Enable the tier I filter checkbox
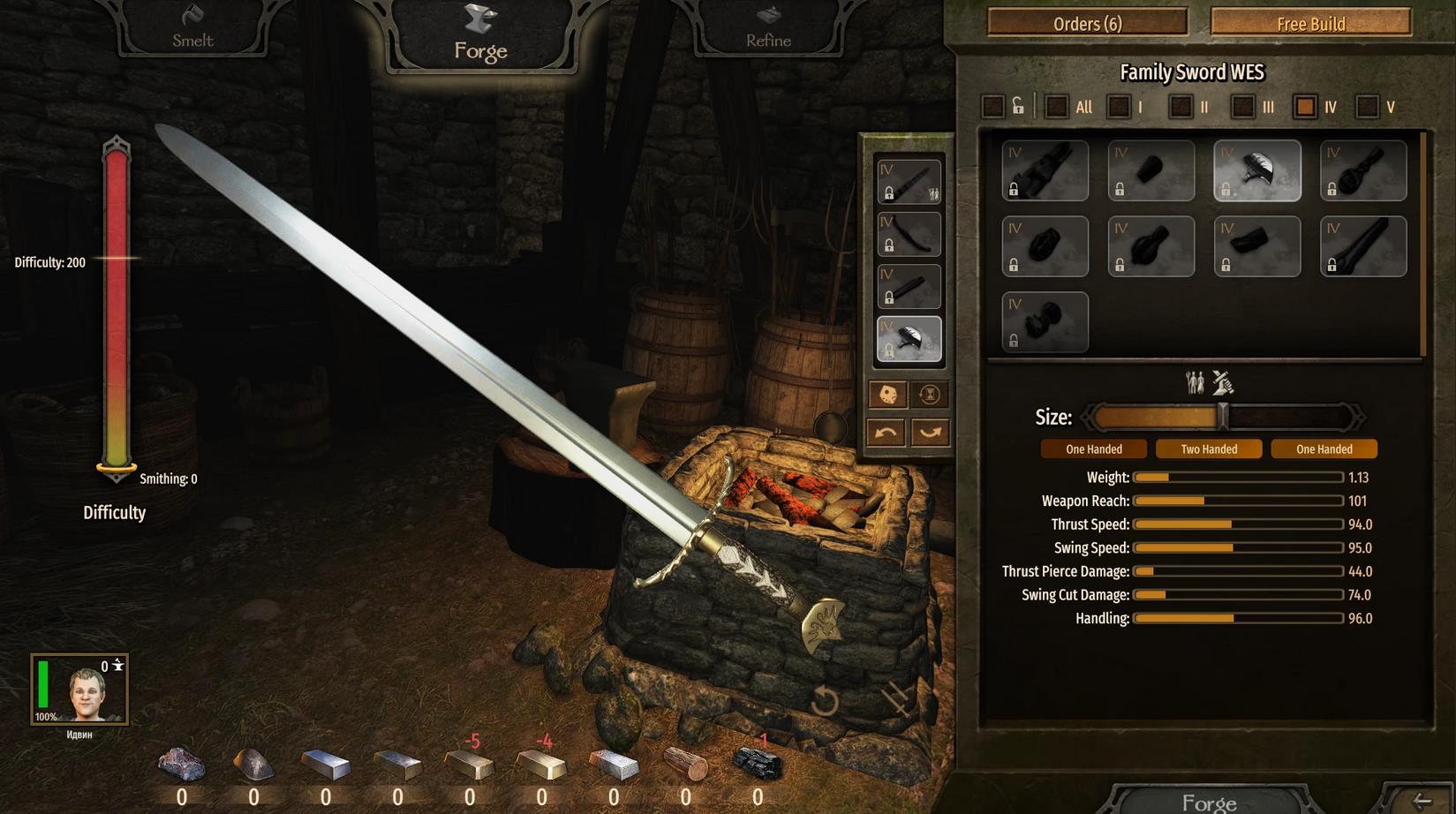The width and height of the screenshot is (1456, 814). tap(1119, 108)
